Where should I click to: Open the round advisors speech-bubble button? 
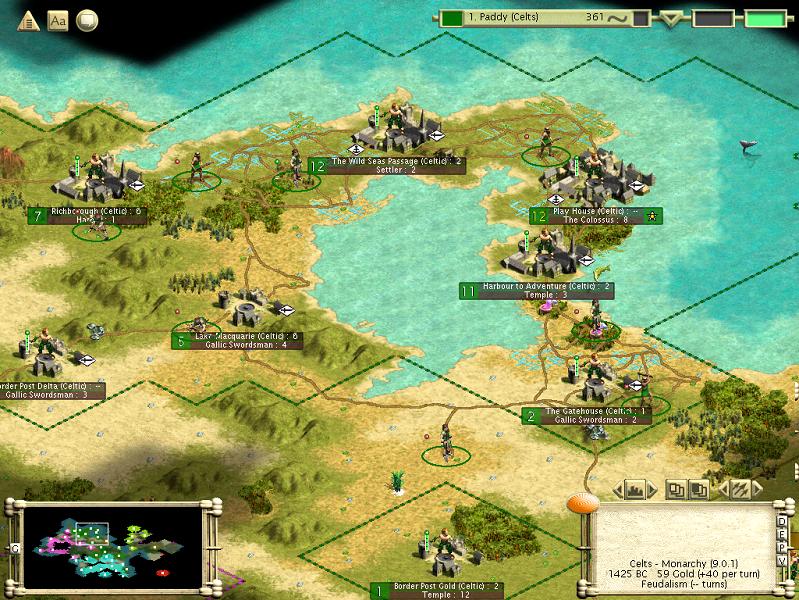(x=88, y=20)
